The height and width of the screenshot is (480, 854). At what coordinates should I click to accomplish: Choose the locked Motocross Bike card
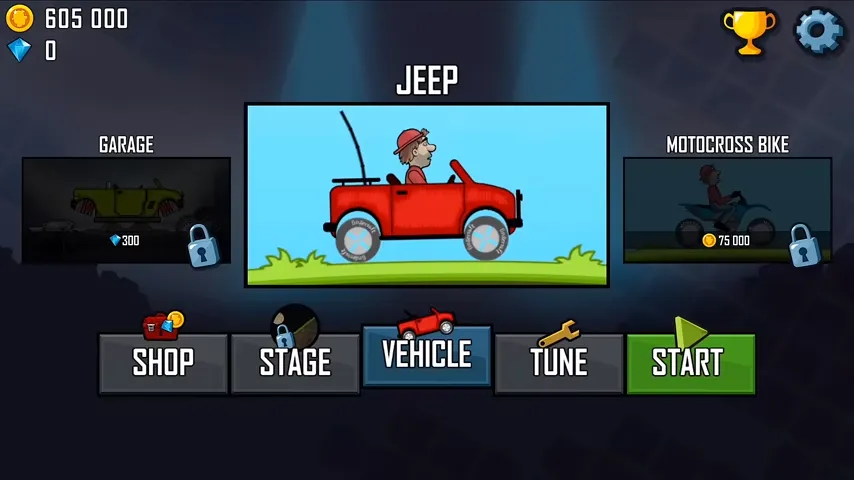(x=727, y=210)
